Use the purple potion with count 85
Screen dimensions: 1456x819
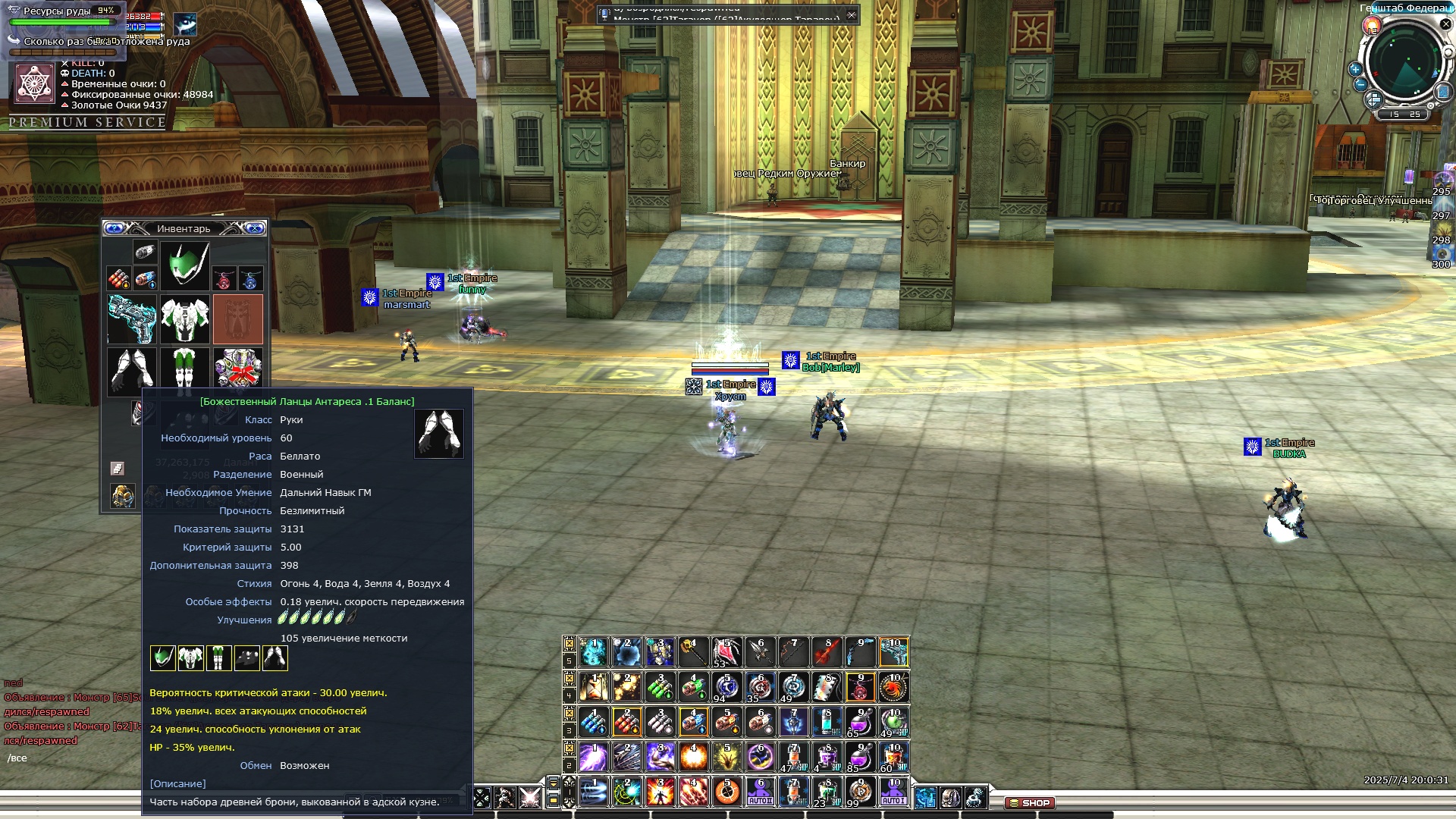pyautogui.click(x=860, y=757)
